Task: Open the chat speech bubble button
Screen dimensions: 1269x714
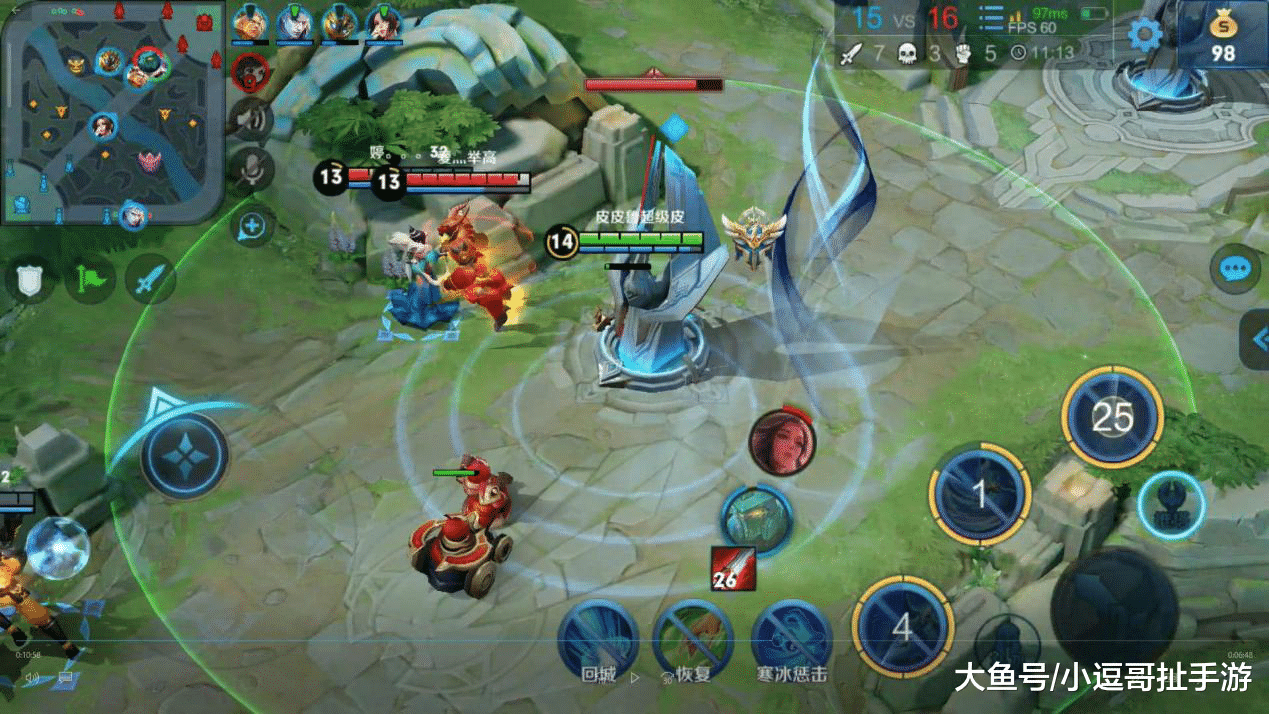Action: tap(1234, 268)
